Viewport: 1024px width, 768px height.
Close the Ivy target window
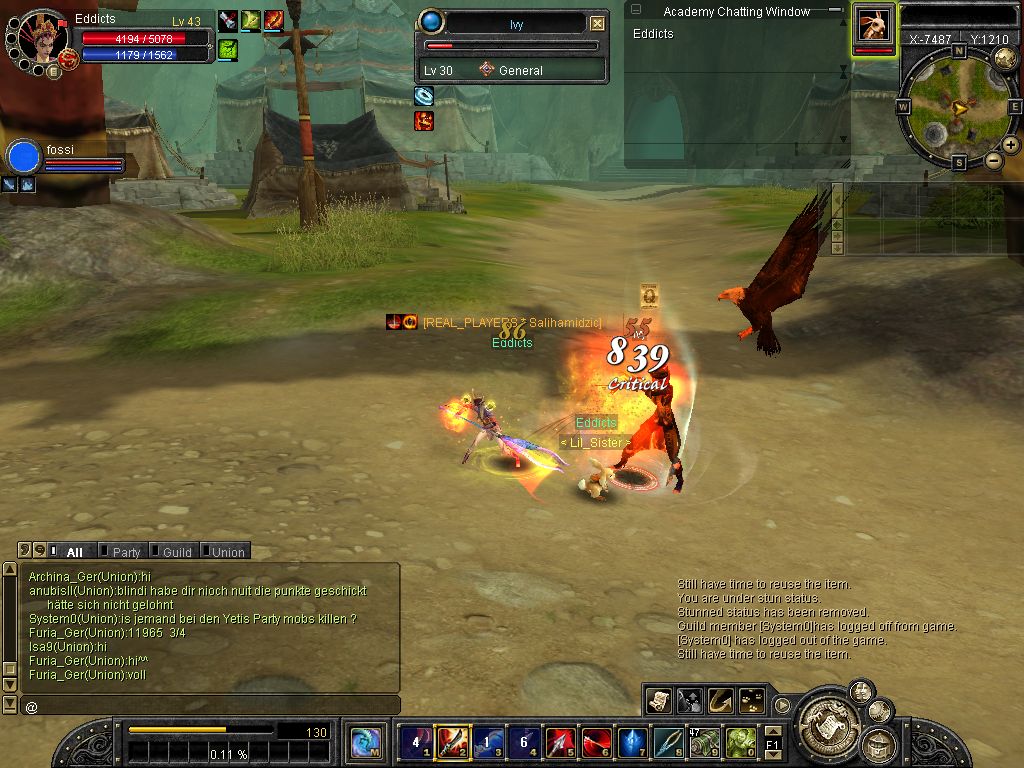click(597, 23)
